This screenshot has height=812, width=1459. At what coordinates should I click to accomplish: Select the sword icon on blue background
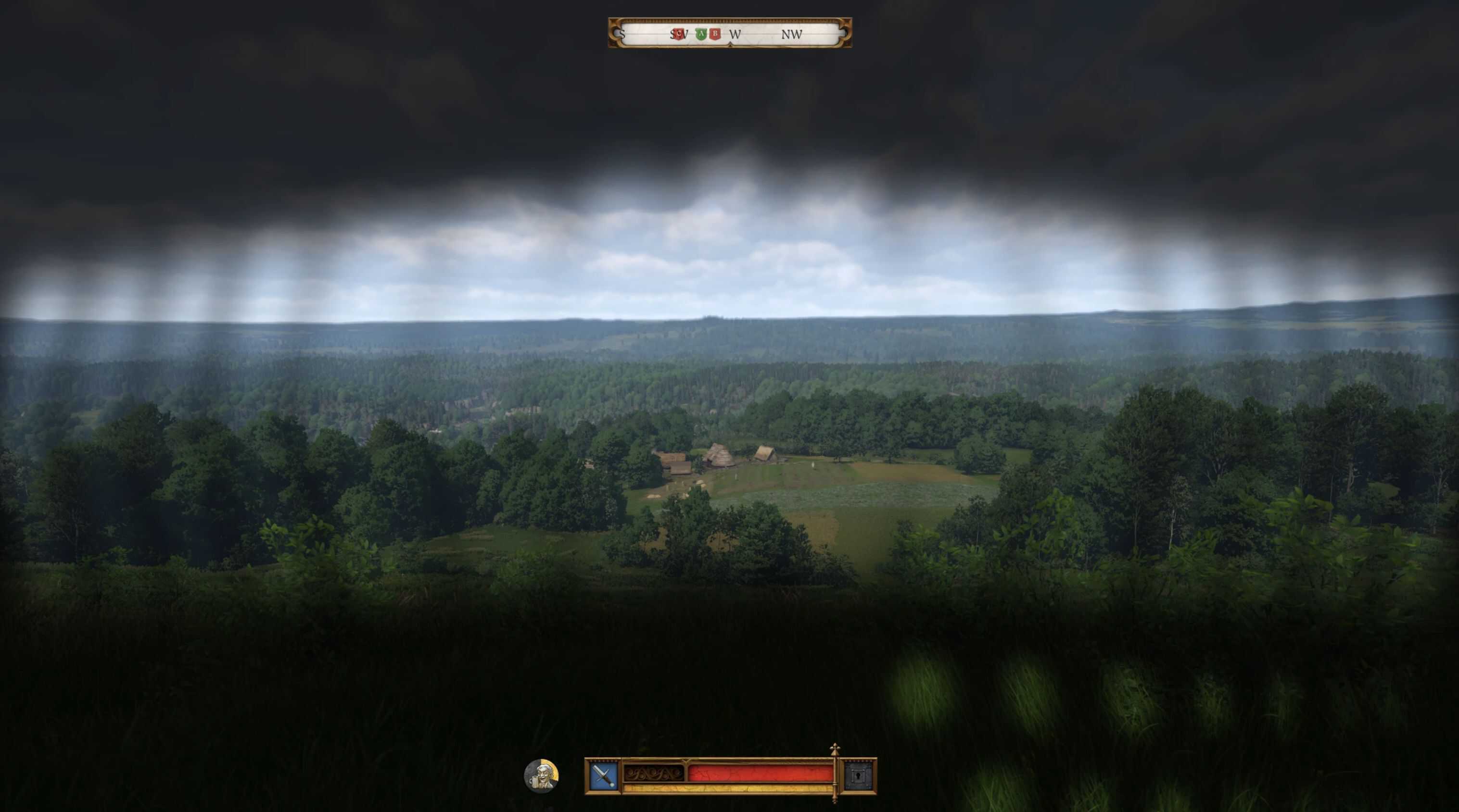click(x=603, y=776)
